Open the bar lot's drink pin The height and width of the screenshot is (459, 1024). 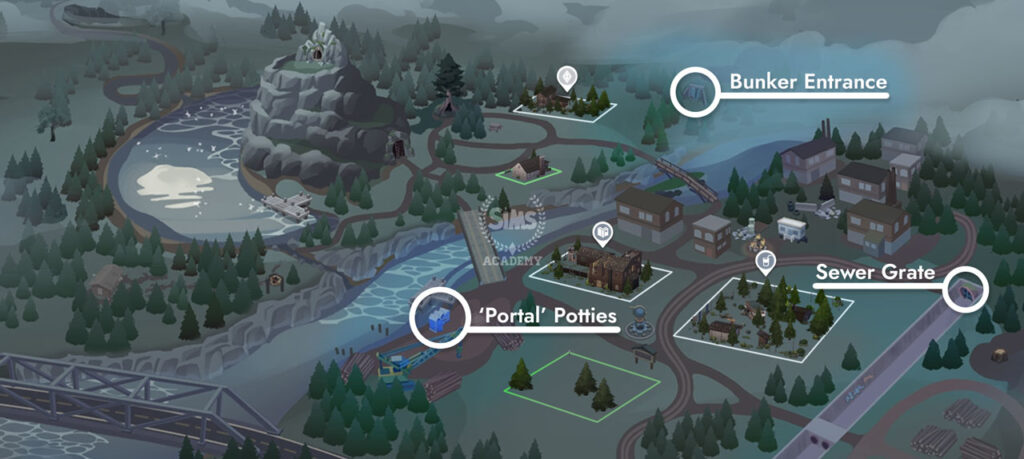pos(763,263)
